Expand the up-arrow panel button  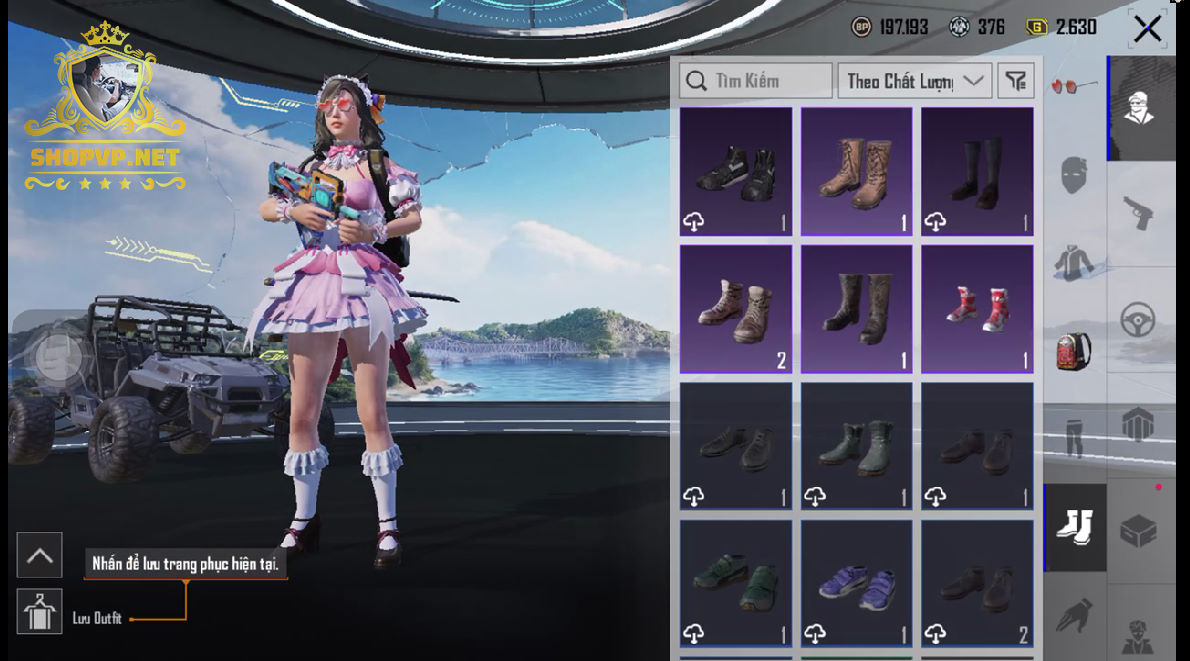tap(40, 556)
